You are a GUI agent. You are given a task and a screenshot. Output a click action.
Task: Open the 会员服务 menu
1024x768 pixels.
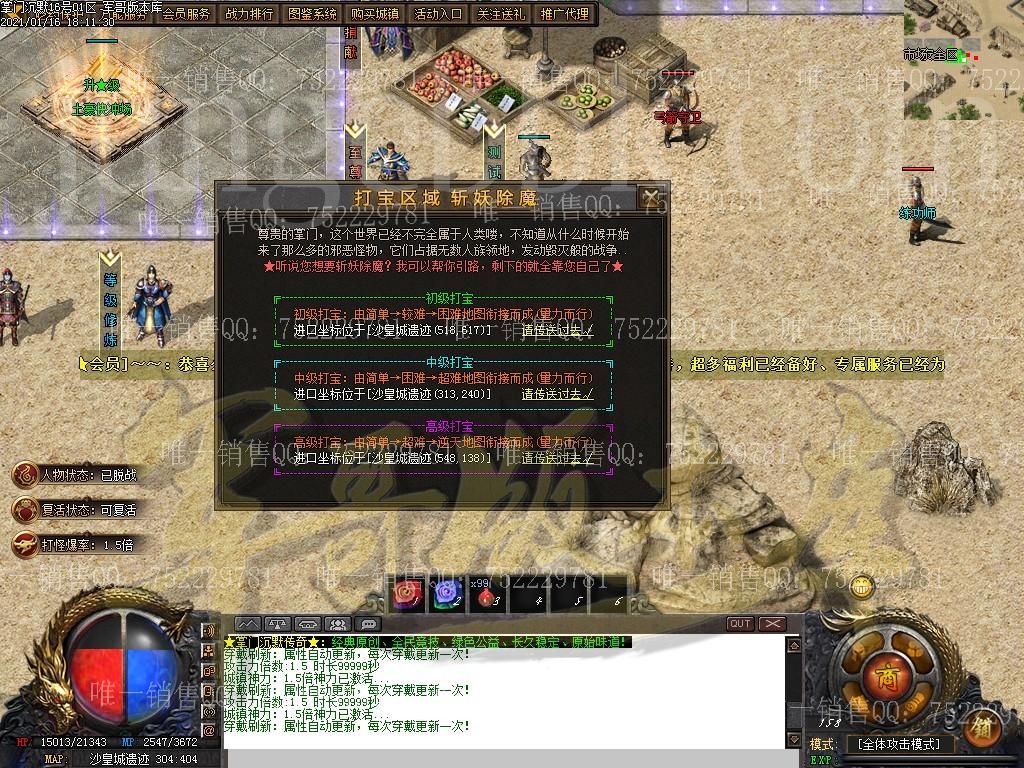186,14
